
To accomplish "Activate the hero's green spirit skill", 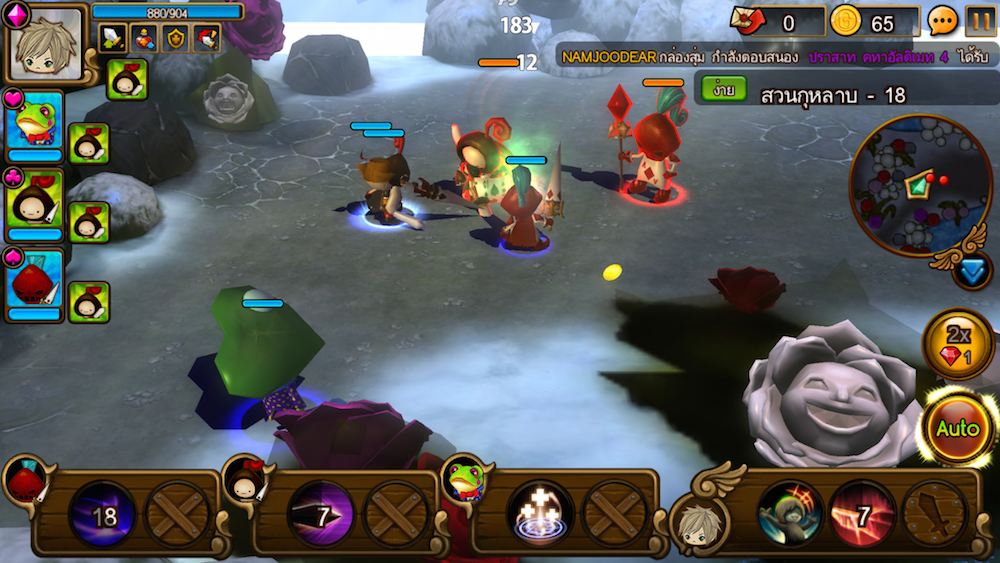I will point(790,515).
